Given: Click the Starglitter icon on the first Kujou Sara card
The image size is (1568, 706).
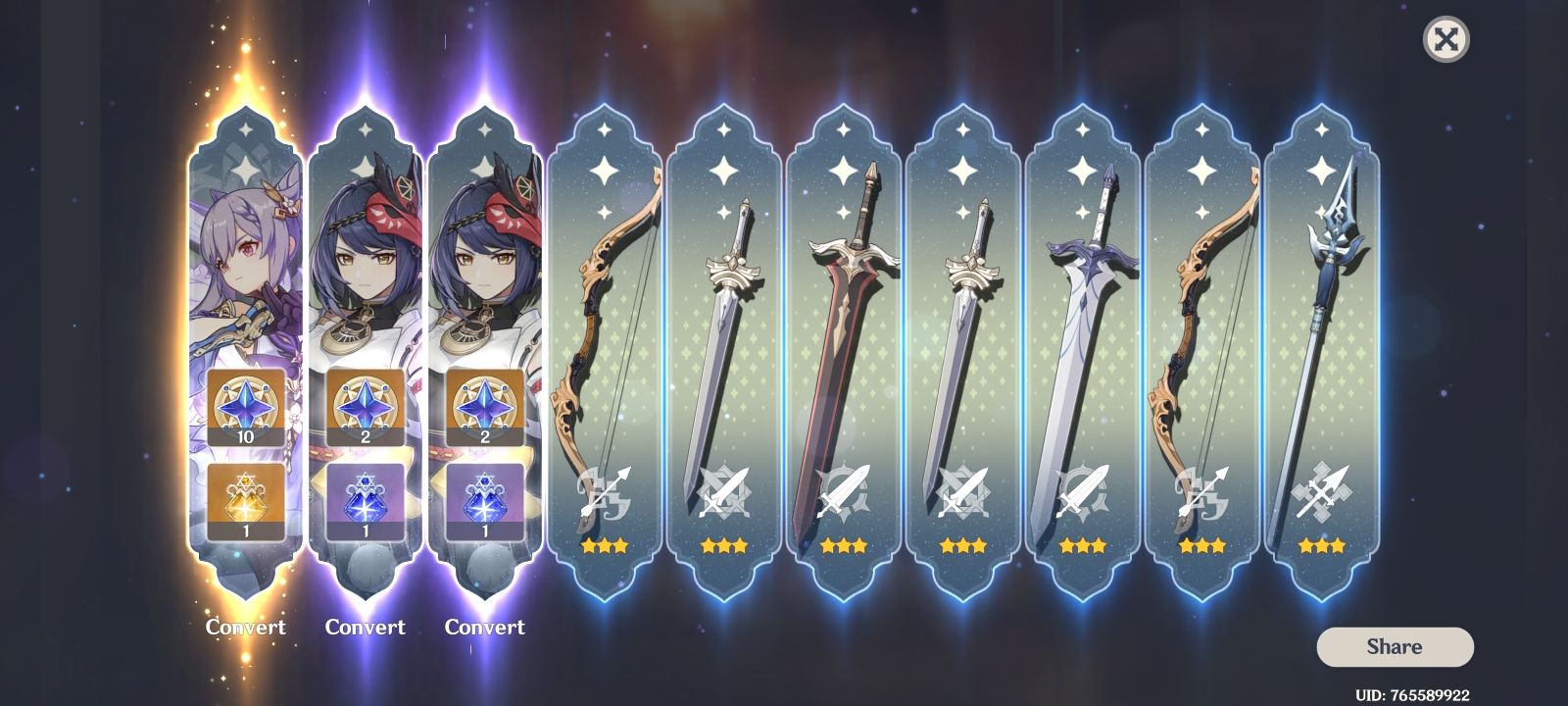Looking at the screenshot, I should [x=366, y=404].
